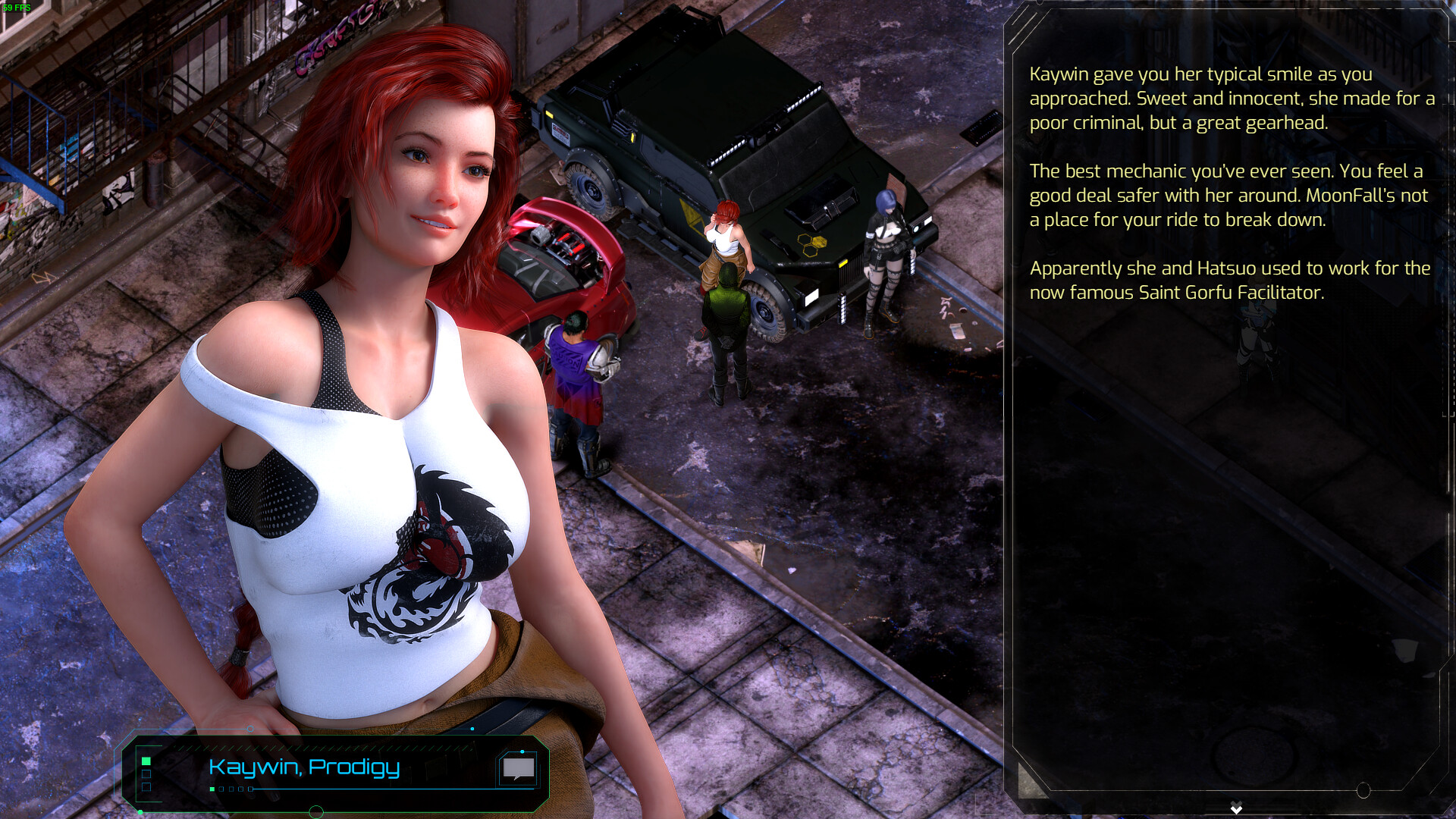Click the small green square marker under the name text
1456x819 pixels.
[x=212, y=789]
